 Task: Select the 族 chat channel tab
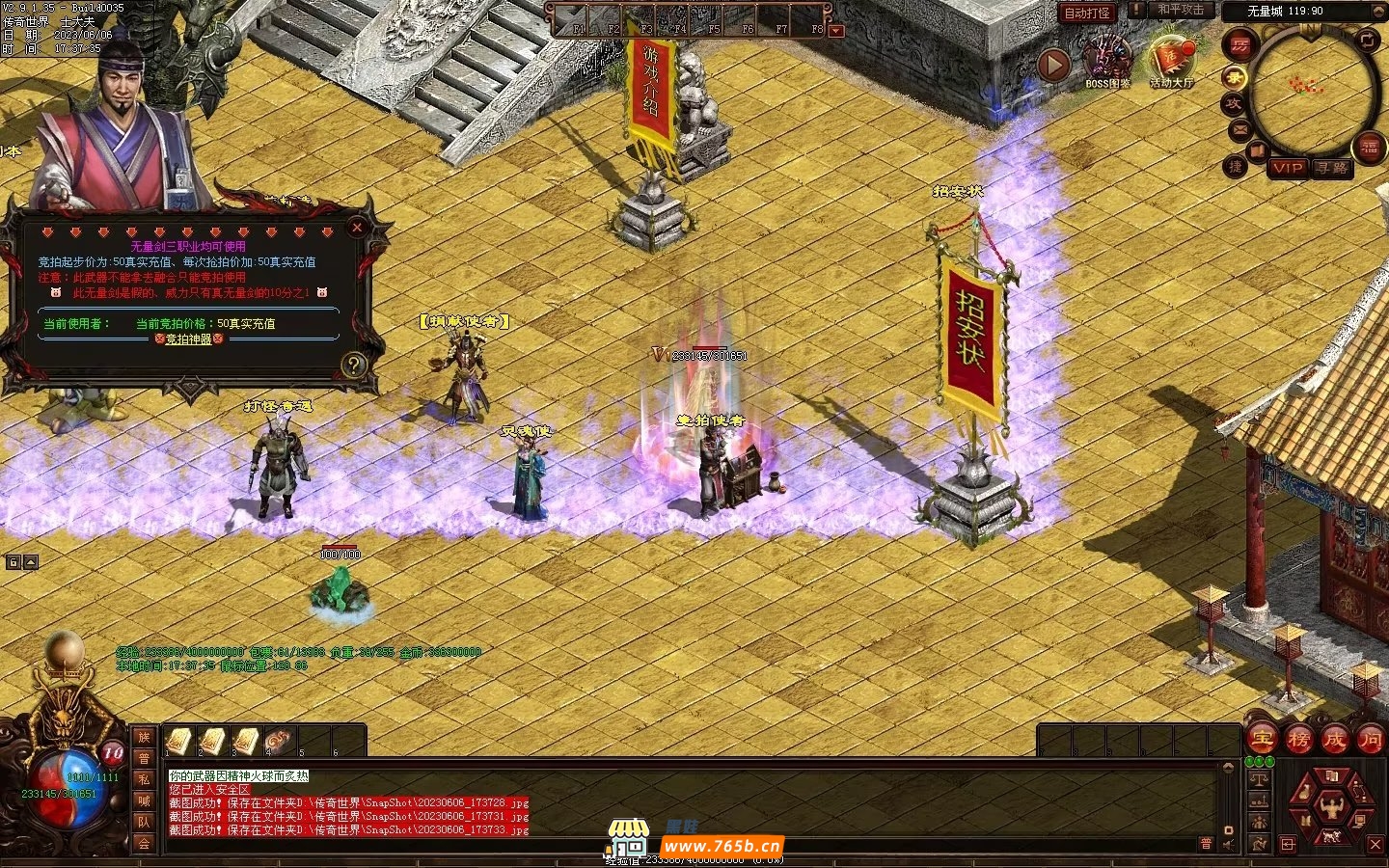[x=144, y=738]
